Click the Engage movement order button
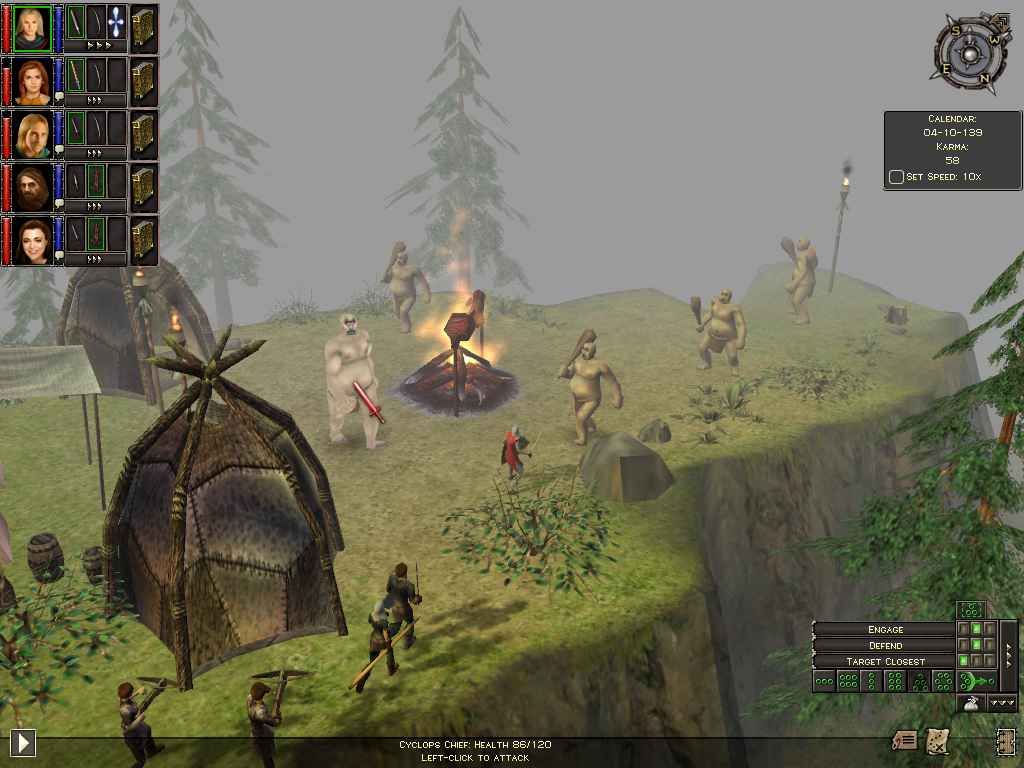1024x768 pixels. [885, 629]
